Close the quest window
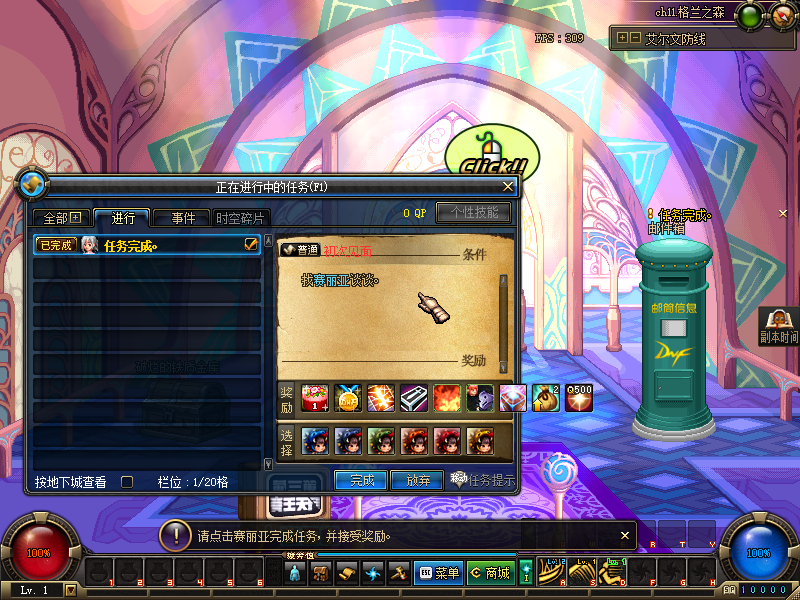Image resolution: width=800 pixels, height=600 pixels. pyautogui.click(x=508, y=186)
